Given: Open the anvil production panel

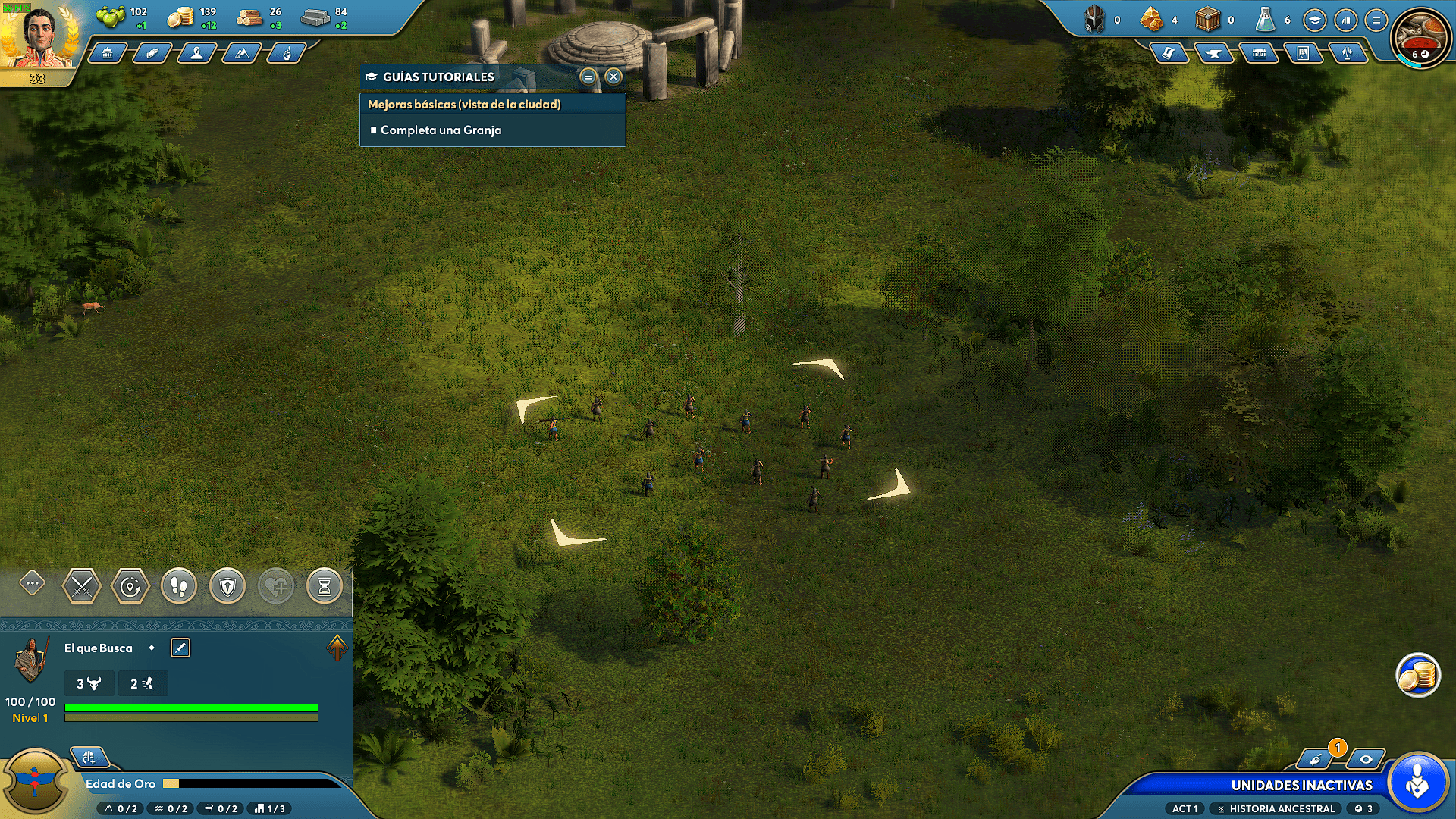Looking at the screenshot, I should click(x=1213, y=53).
